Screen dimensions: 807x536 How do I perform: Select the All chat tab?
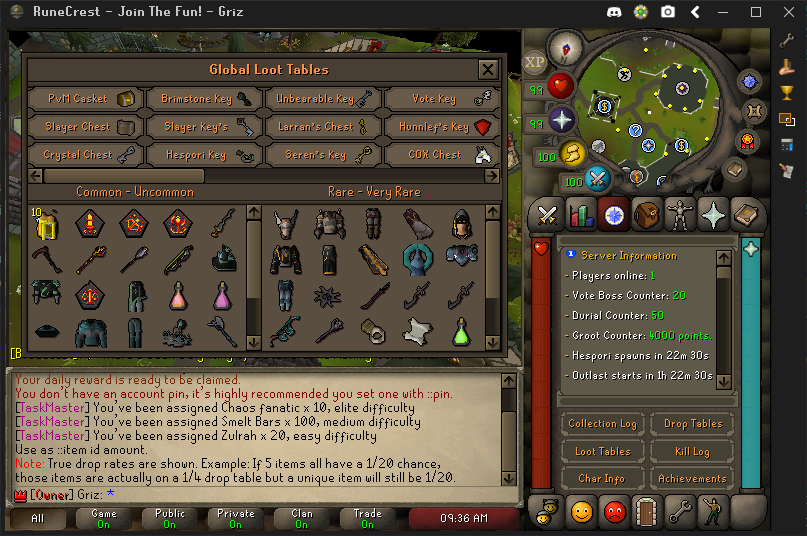point(37,518)
